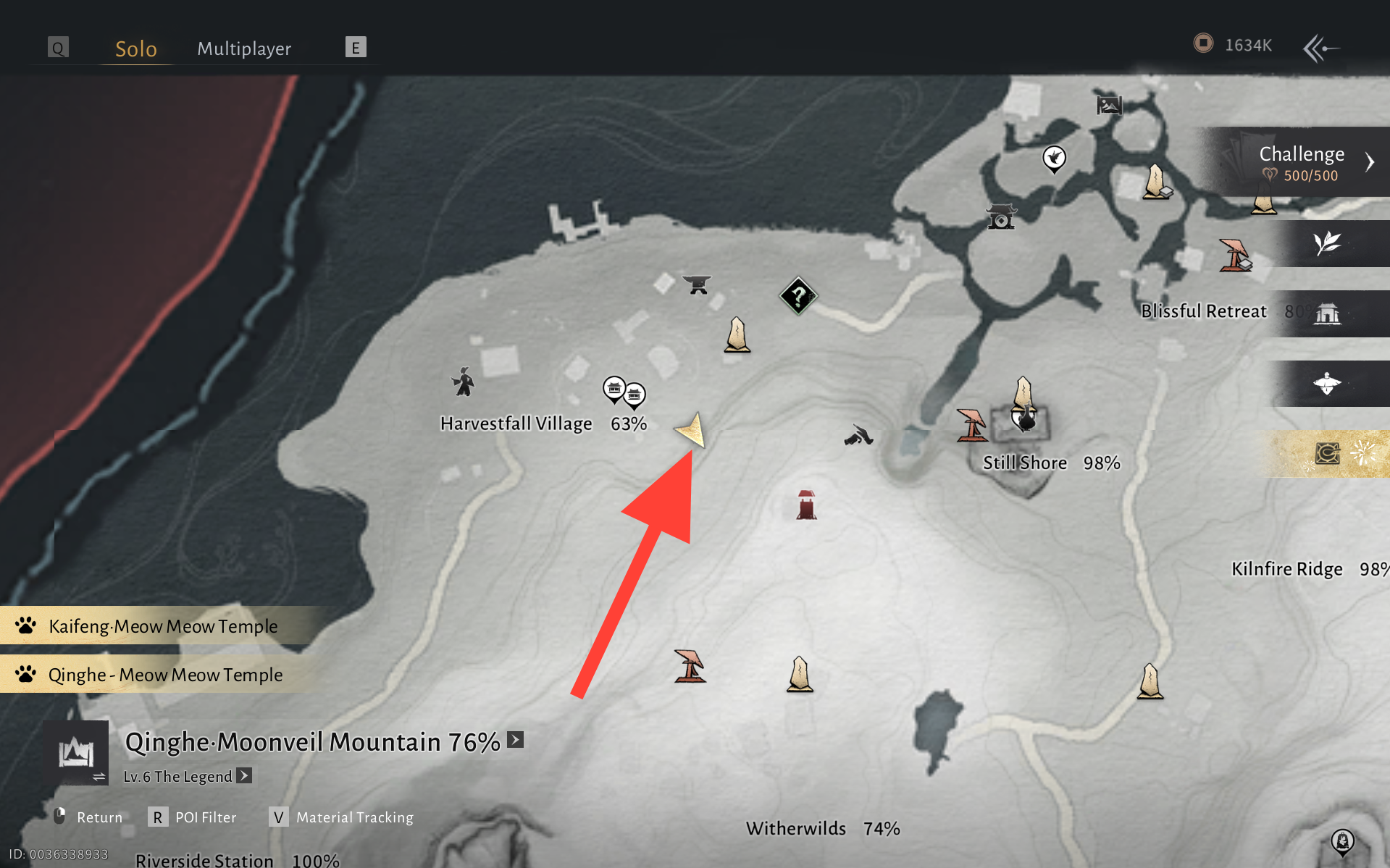Select the Solo tab

[x=136, y=49]
